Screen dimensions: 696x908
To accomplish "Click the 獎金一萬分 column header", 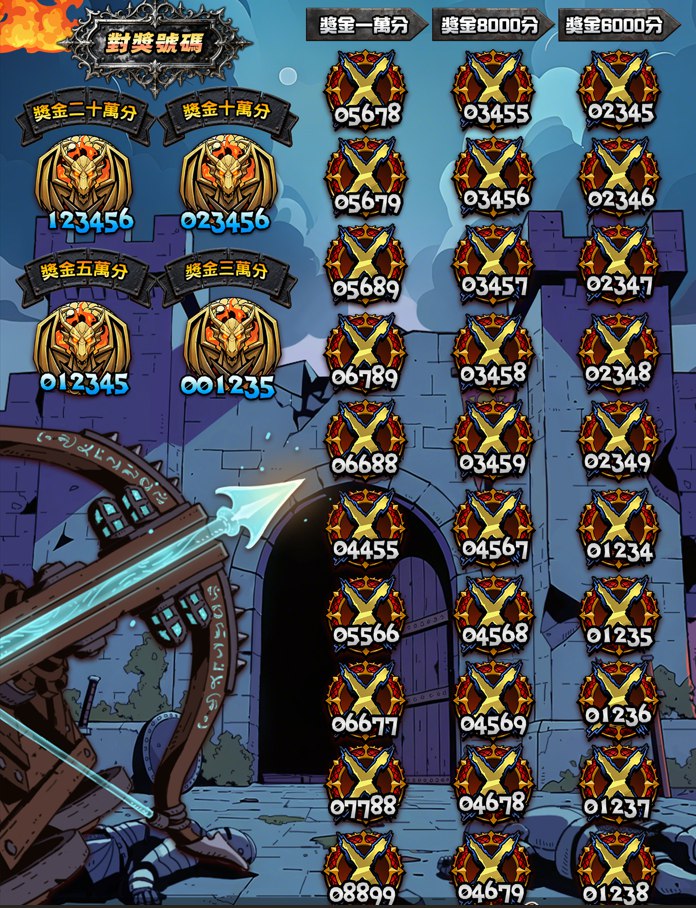I will click(x=366, y=26).
